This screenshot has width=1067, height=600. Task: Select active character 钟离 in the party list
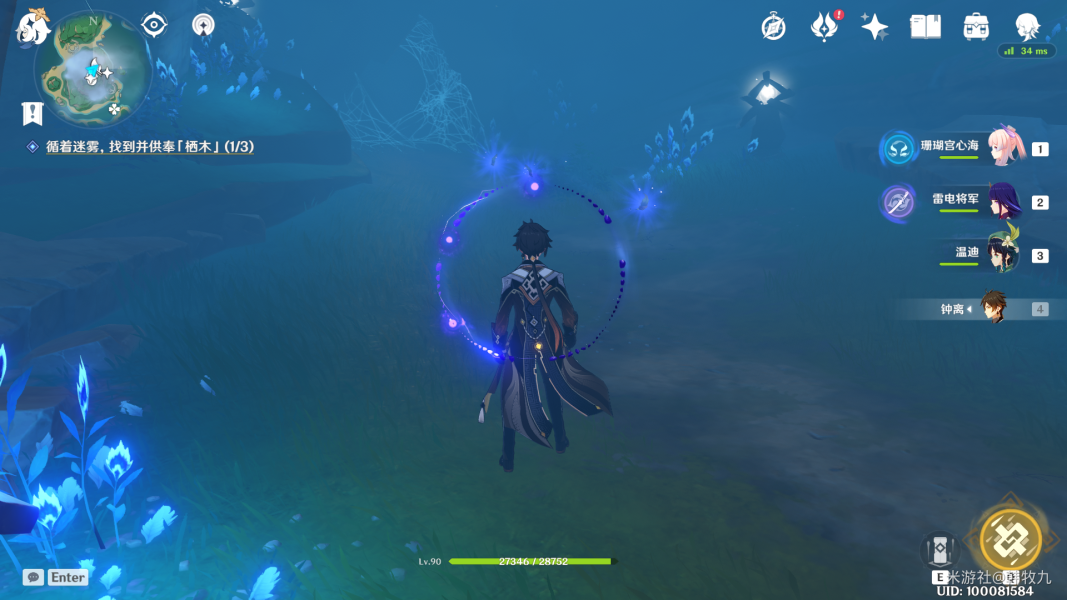point(992,309)
